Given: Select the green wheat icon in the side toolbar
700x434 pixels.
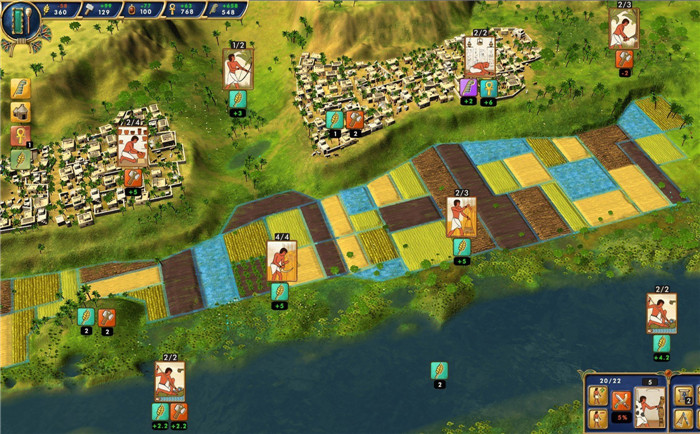Looking at the screenshot, I should (20, 158).
